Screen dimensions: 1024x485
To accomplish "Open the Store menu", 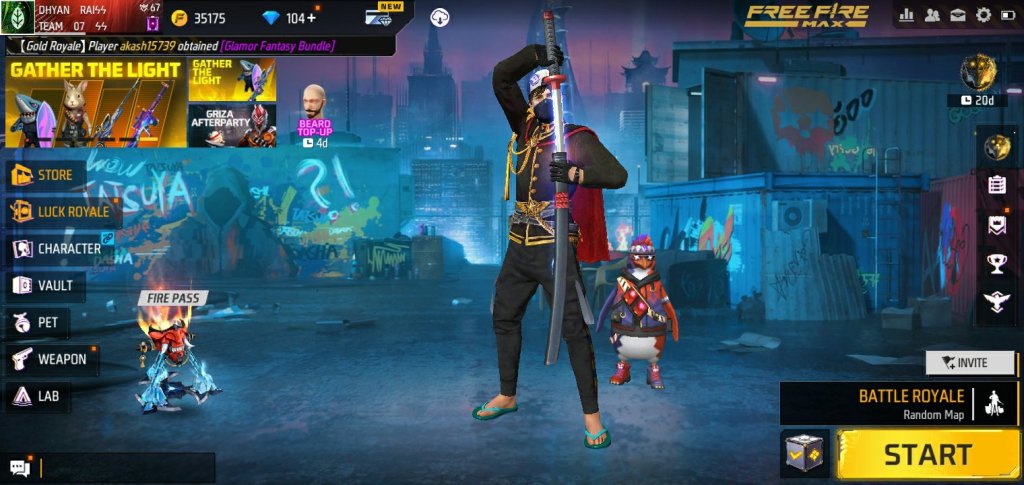I will (48, 176).
